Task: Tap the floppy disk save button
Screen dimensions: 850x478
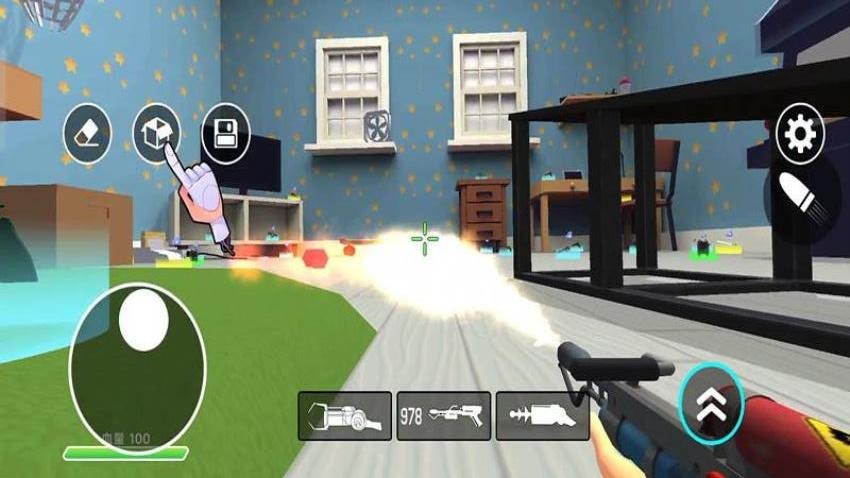Action: tap(226, 133)
